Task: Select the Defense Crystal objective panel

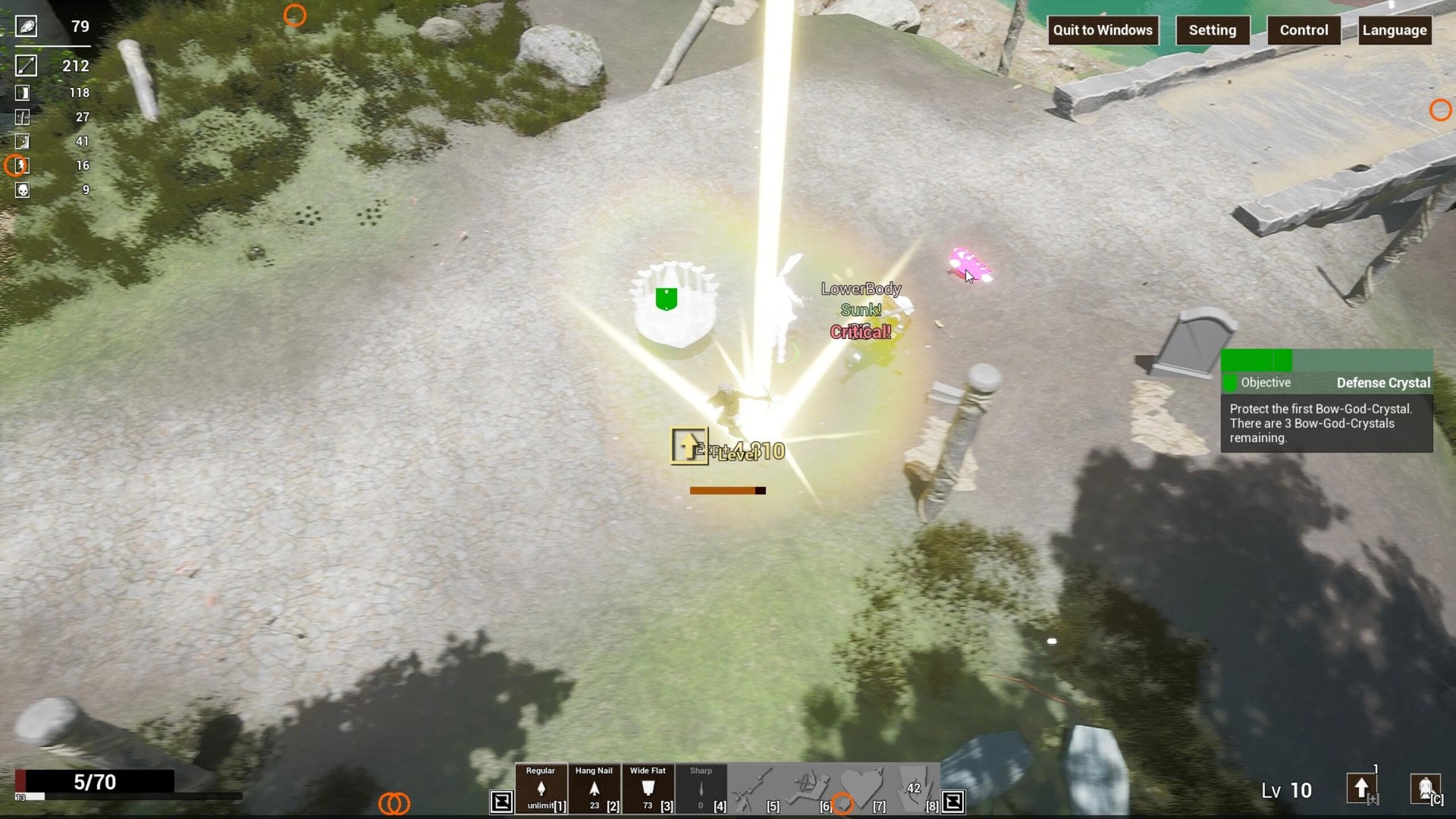Action: (x=1326, y=402)
